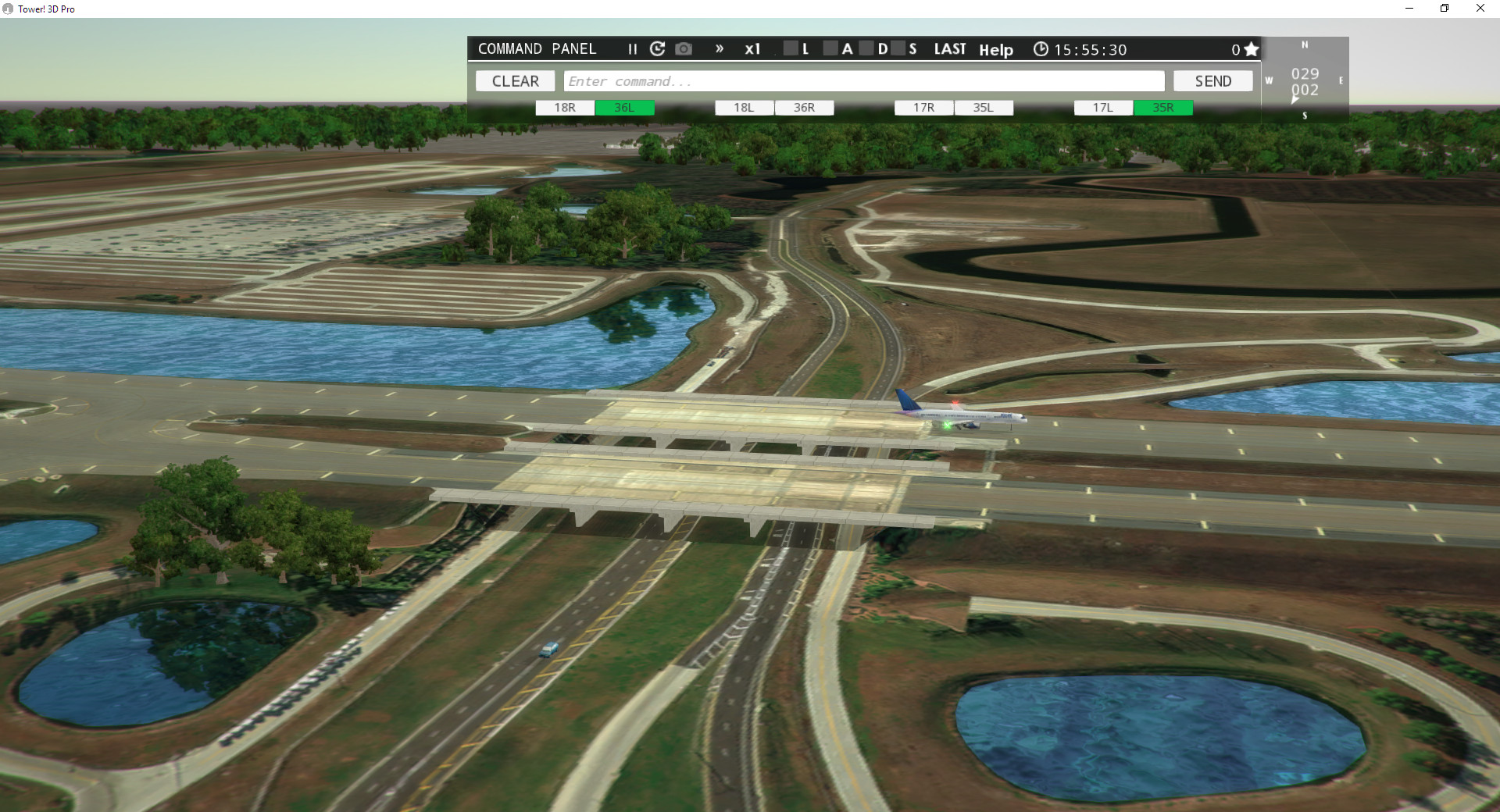This screenshot has height=812, width=1500.
Task: Click the north marker on the compass rose
Action: [x=1303, y=45]
